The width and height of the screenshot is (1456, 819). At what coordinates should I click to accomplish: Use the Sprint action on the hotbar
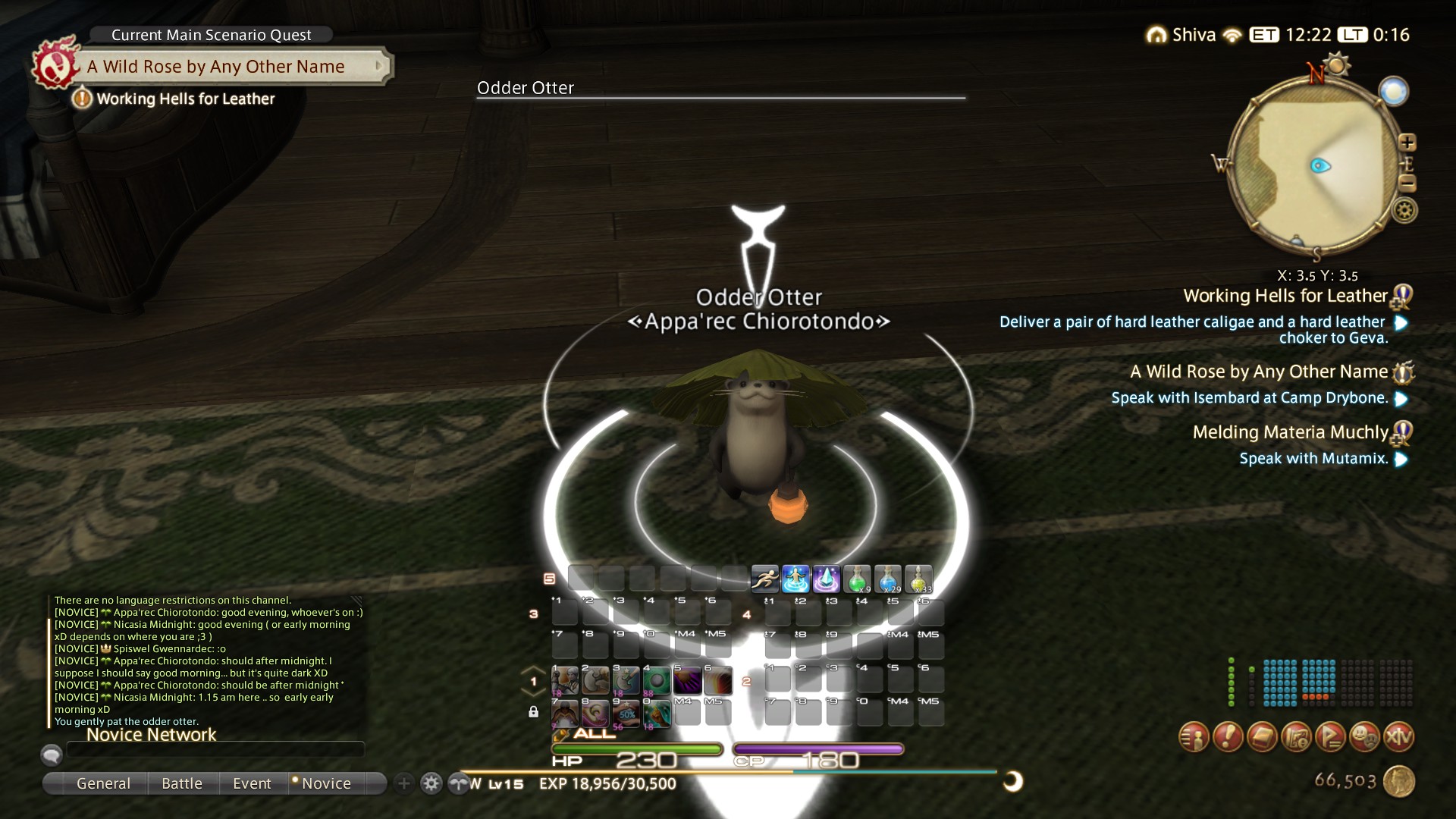pos(764,579)
